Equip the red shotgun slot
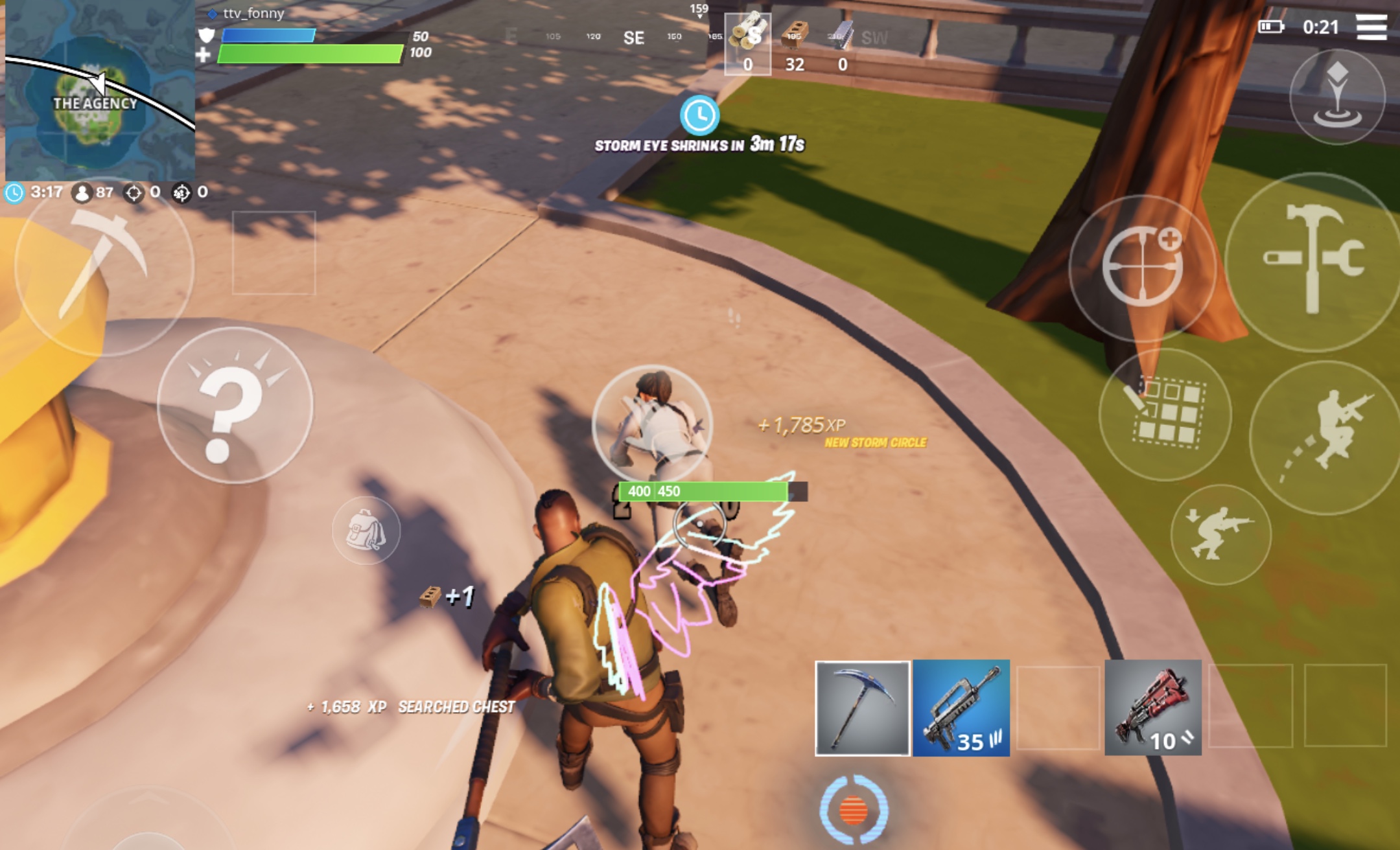This screenshot has height=850, width=1400. [x=1152, y=707]
